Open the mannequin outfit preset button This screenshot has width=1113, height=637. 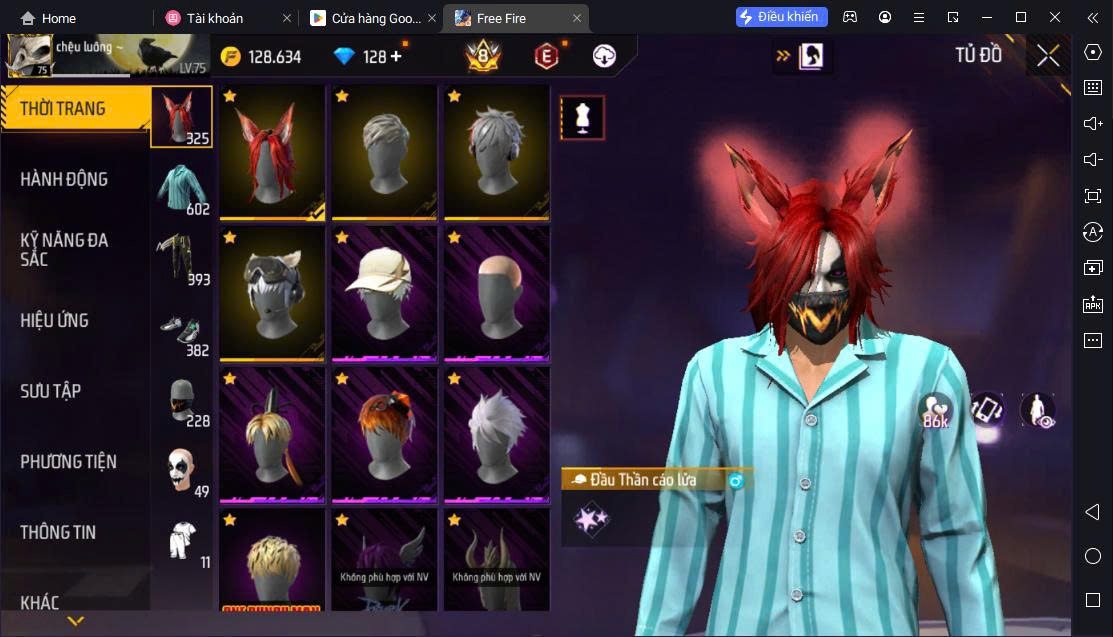[x=581, y=118]
